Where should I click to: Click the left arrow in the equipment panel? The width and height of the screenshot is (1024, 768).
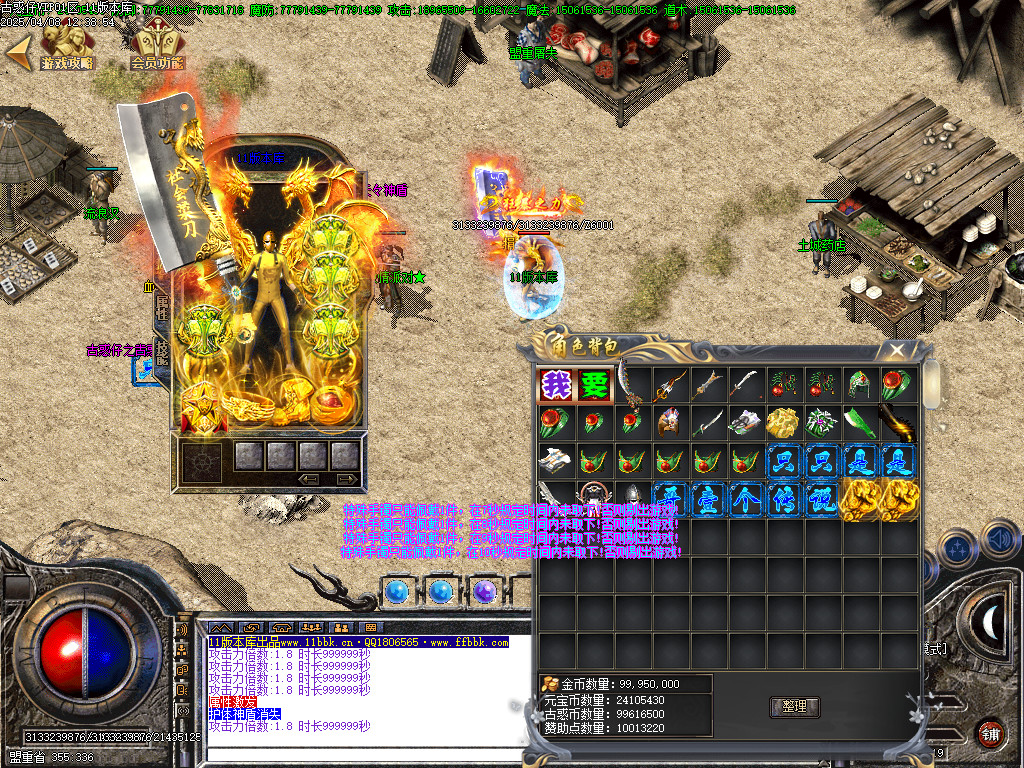coord(310,480)
